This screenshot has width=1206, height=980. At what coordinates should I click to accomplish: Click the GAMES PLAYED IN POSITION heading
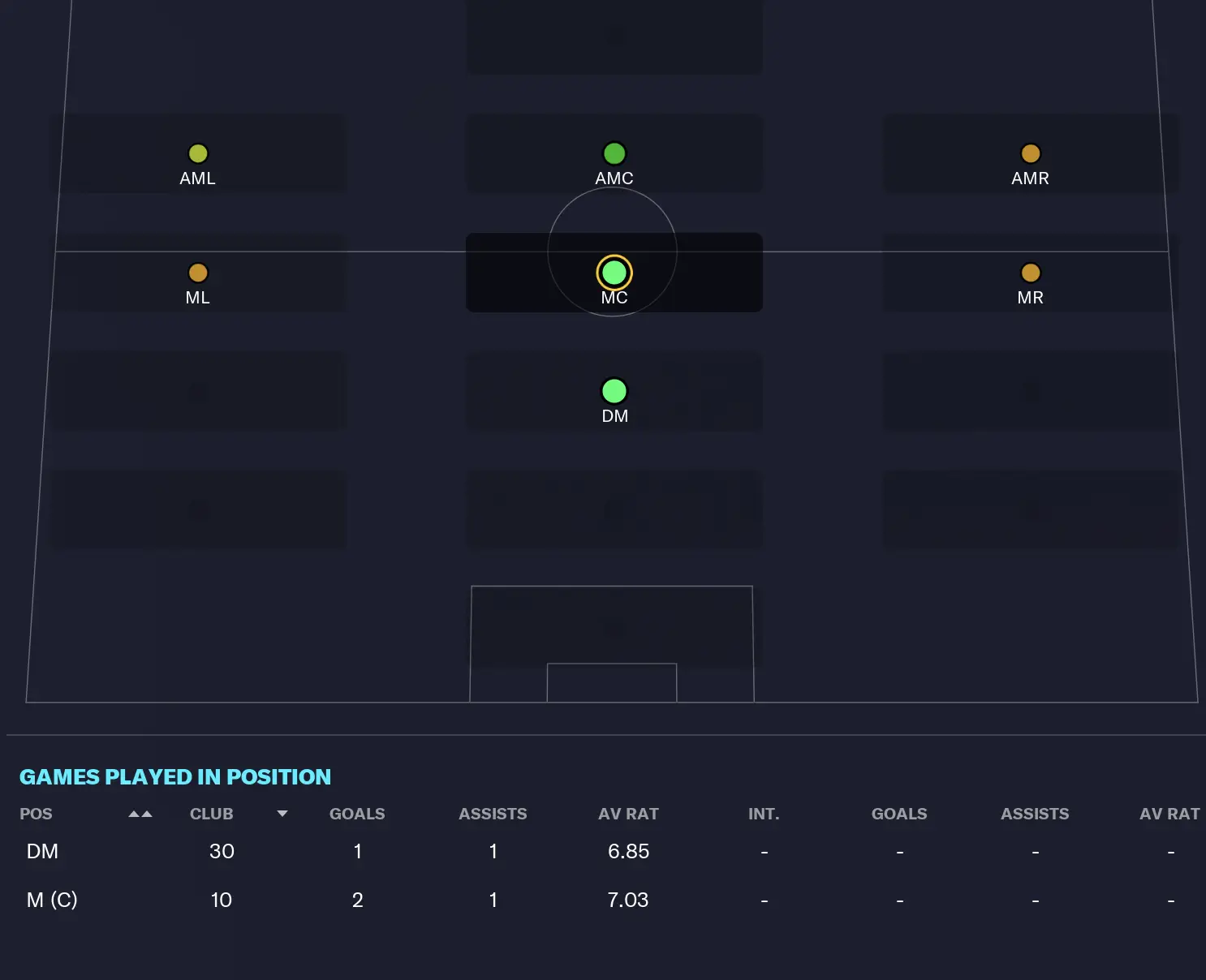(x=174, y=776)
